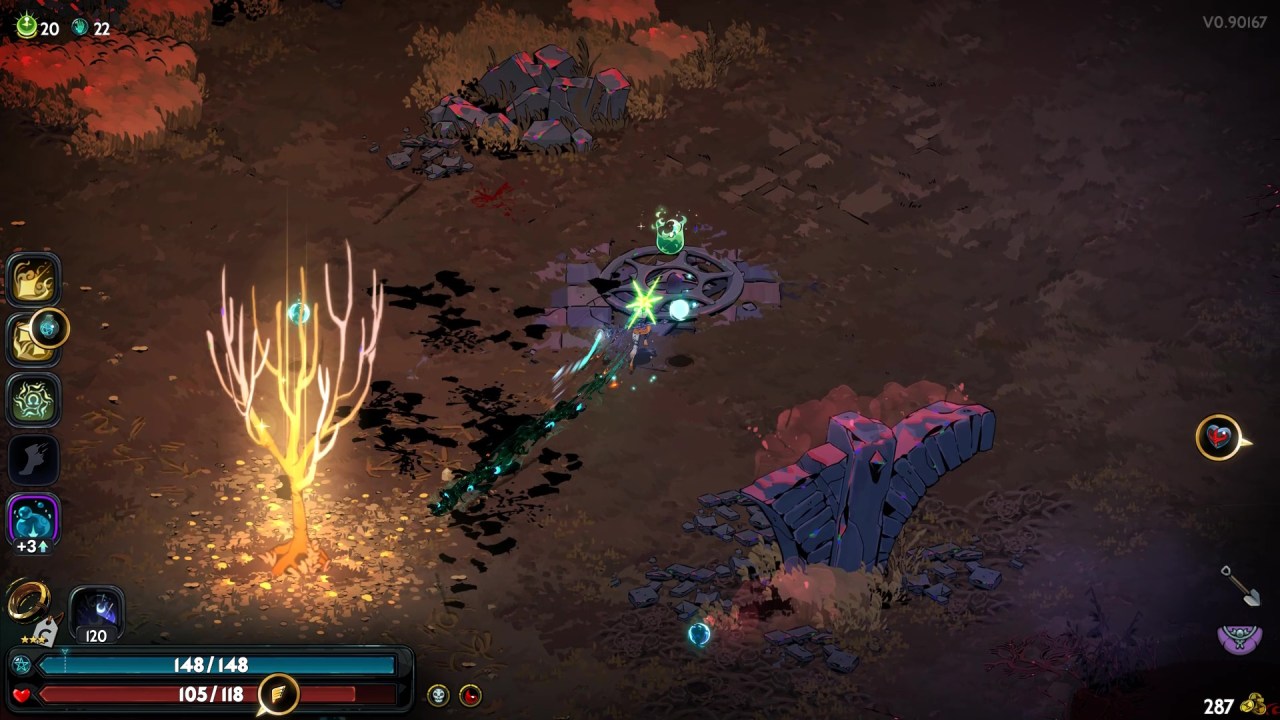Click the blue hex boon with +3 arrow
The height and width of the screenshot is (720, 1280).
click(33, 515)
